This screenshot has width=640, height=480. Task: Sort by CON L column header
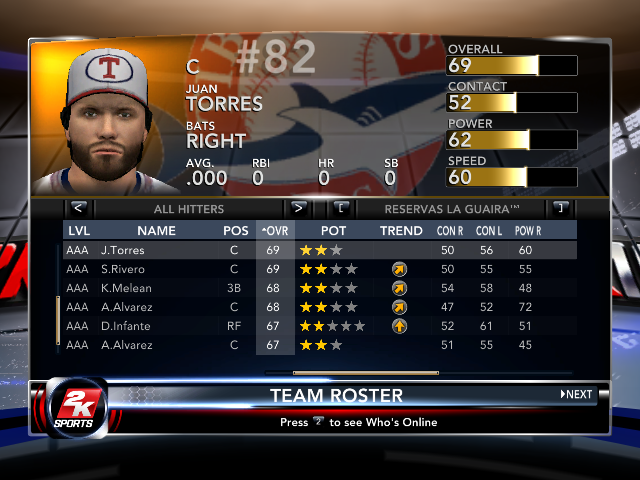click(x=488, y=231)
